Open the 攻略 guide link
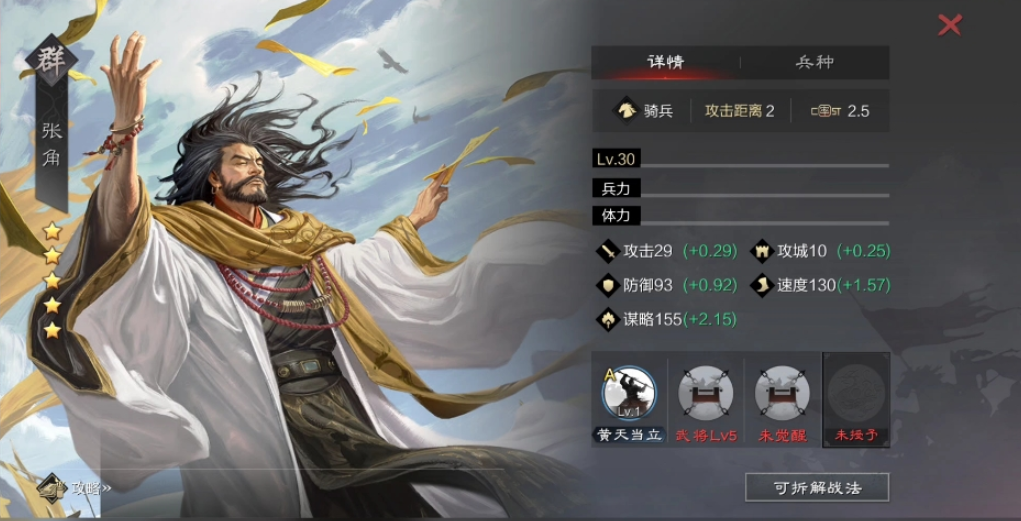This screenshot has width=1021, height=521. click(x=77, y=487)
